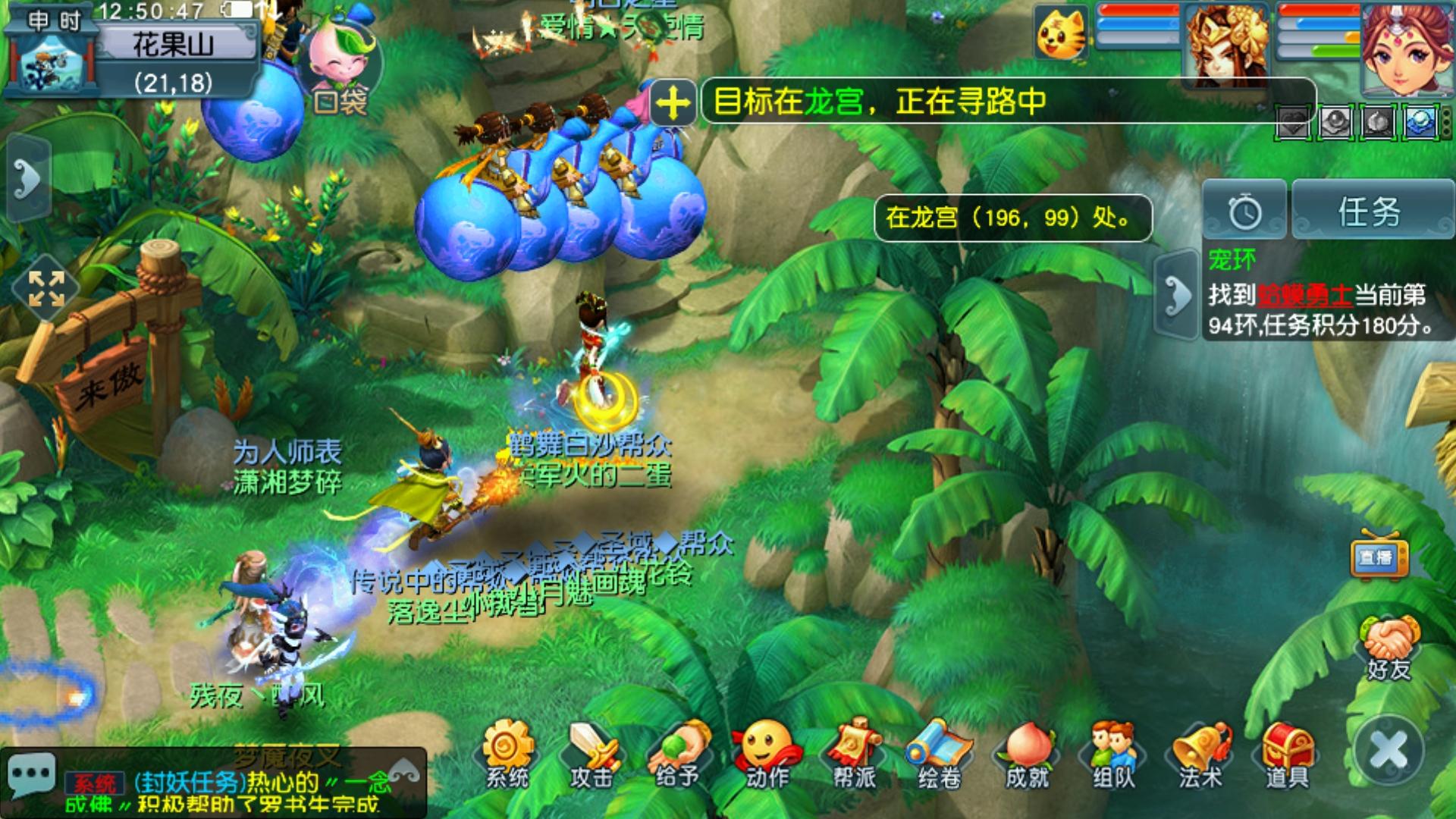Tap the yellow cat pet icon
The height and width of the screenshot is (819, 1456).
click(x=1061, y=32)
